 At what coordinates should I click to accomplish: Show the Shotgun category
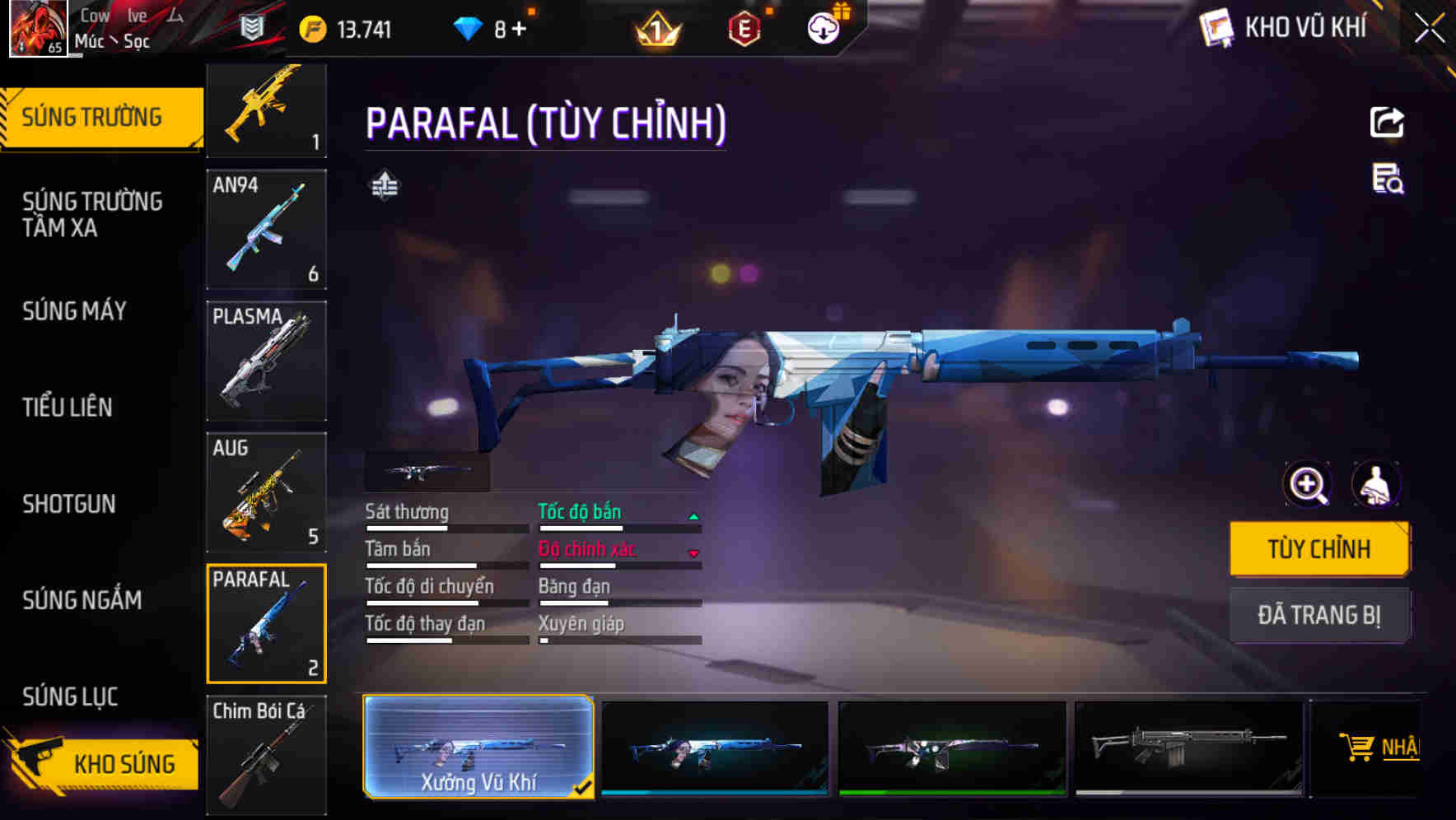(69, 504)
